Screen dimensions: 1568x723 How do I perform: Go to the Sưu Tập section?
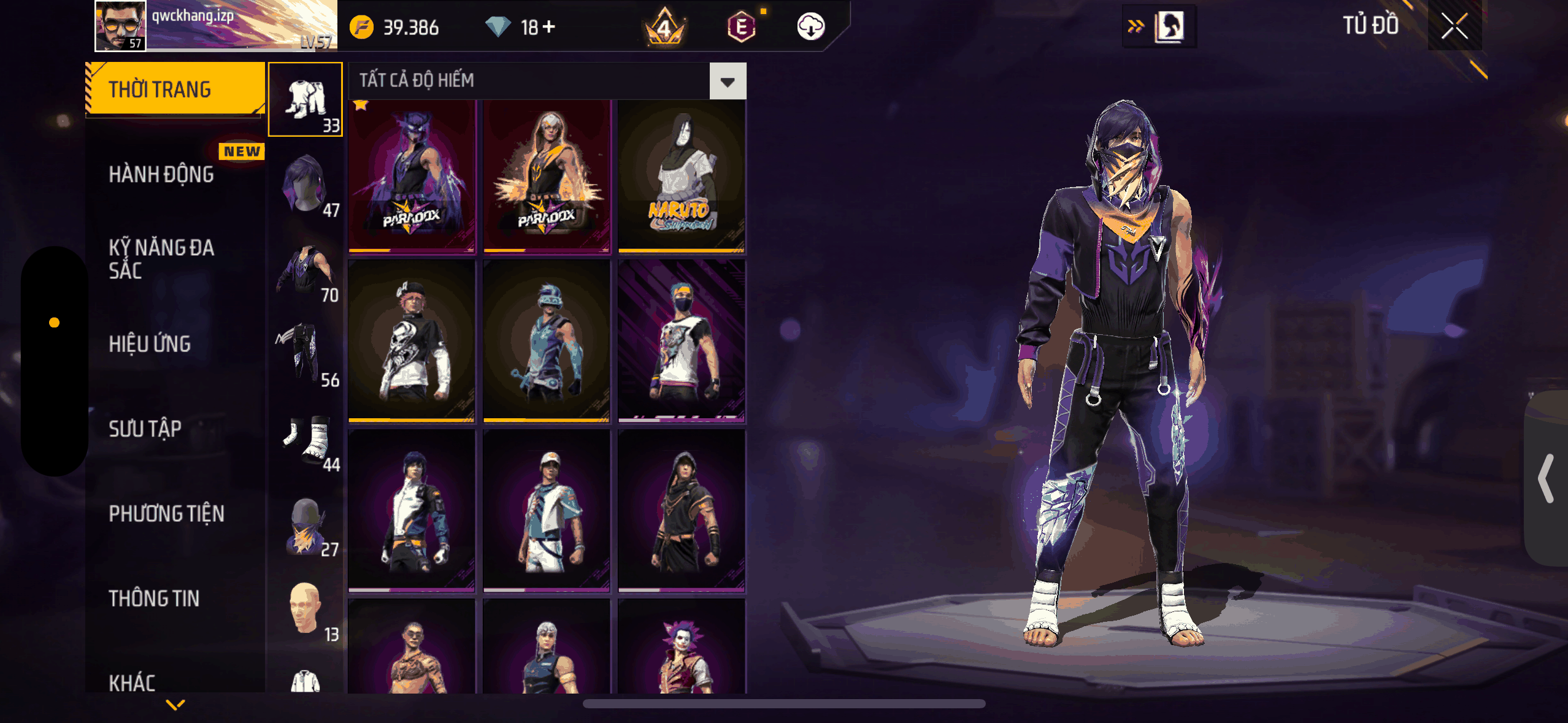[x=145, y=429]
